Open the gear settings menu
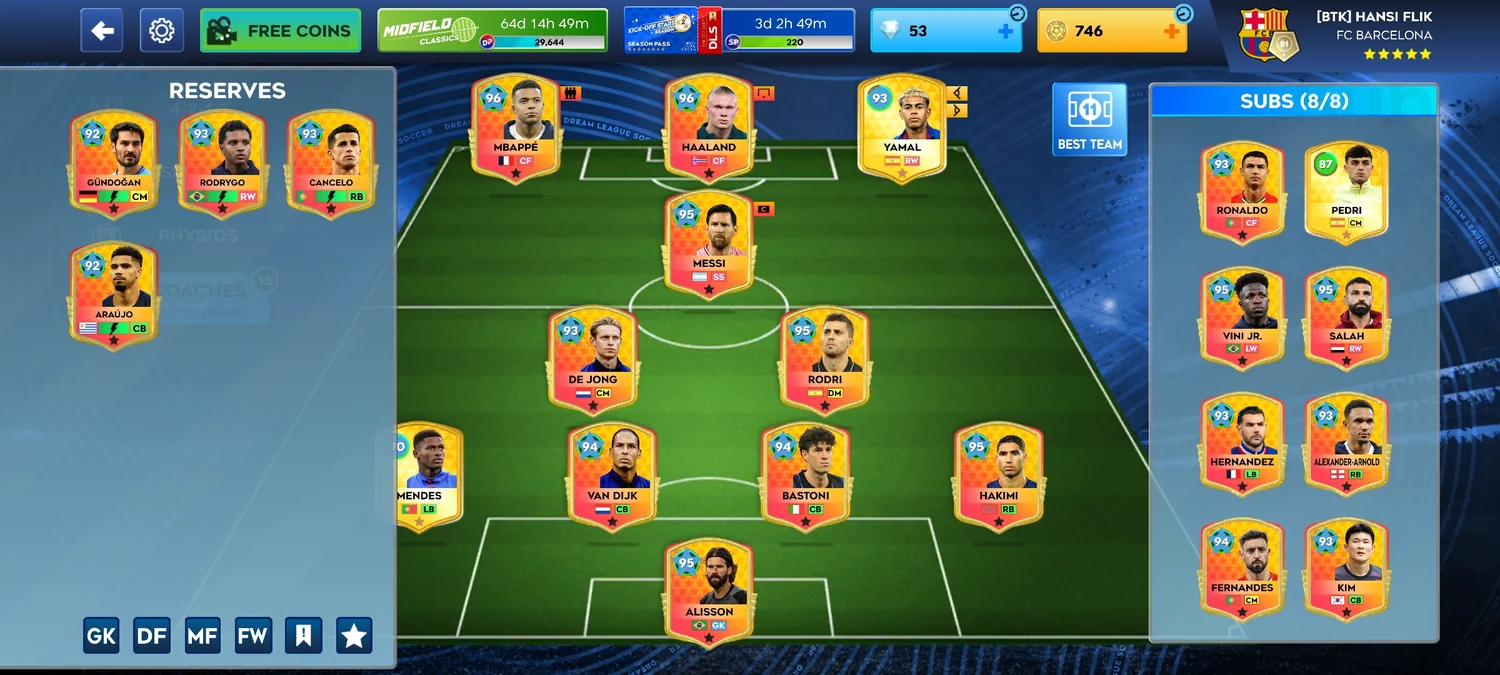 tap(161, 31)
